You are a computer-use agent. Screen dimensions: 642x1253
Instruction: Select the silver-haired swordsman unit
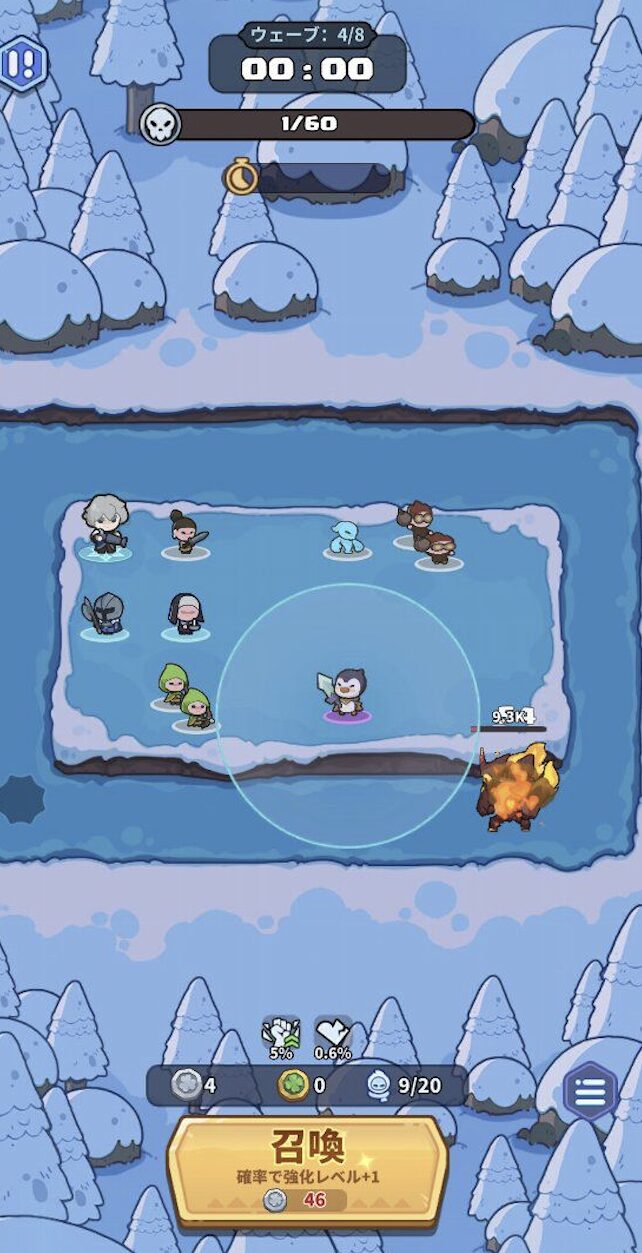click(x=105, y=525)
